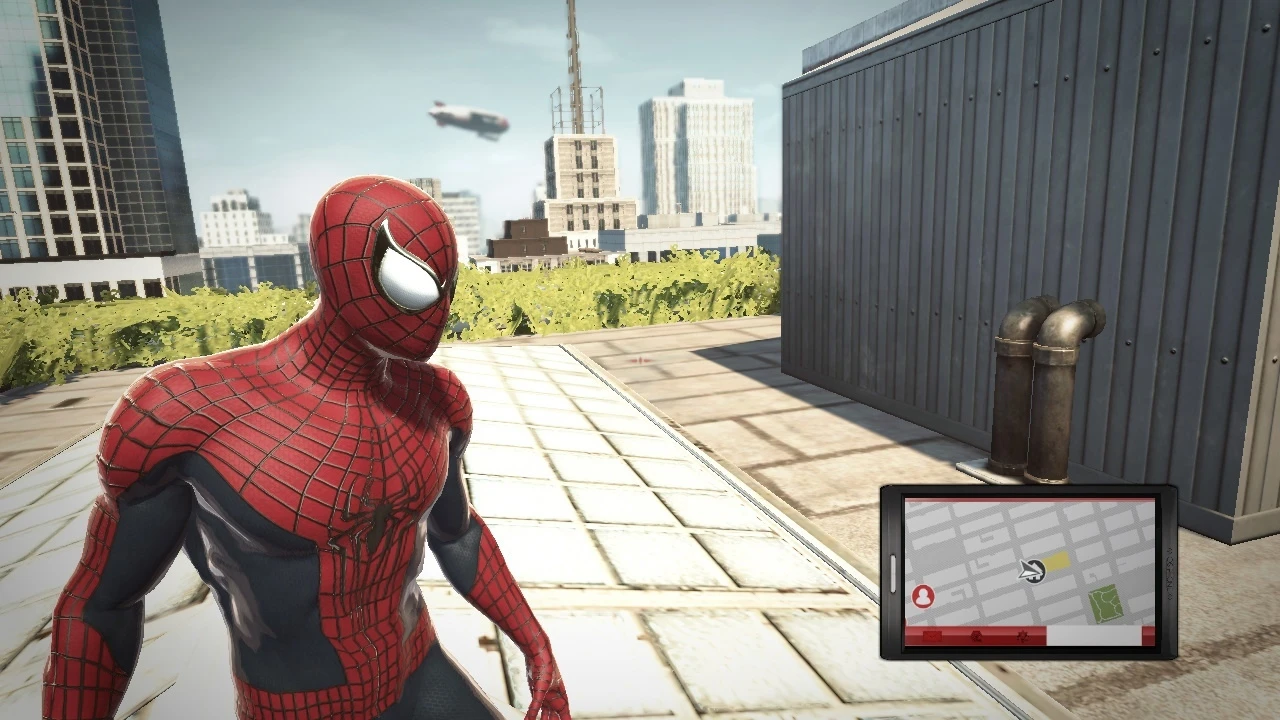Click the green park zone on the minimap

1104,600
